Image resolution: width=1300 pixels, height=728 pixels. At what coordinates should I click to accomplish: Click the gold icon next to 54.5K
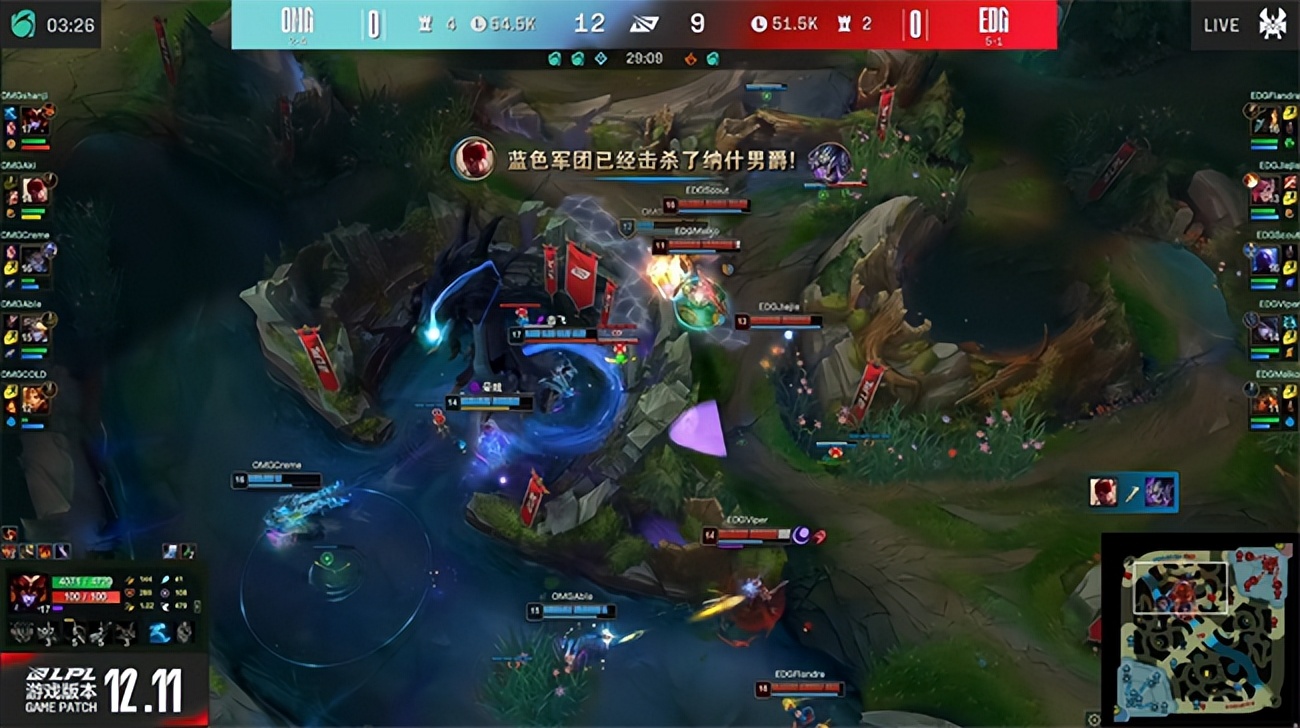478,22
